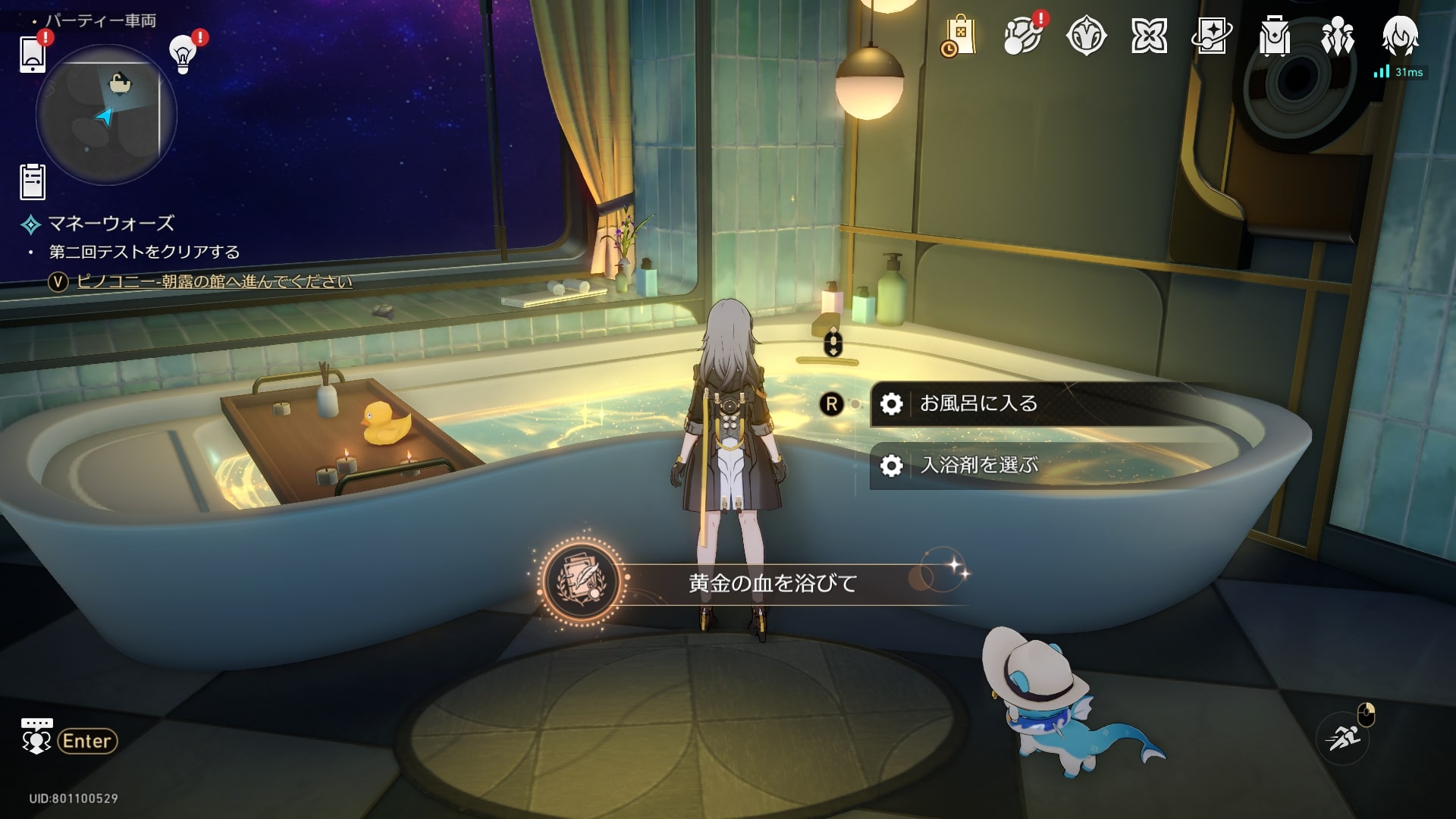Screen dimensions: 1456x819
Task: Open the circular minimap
Action: click(106, 114)
